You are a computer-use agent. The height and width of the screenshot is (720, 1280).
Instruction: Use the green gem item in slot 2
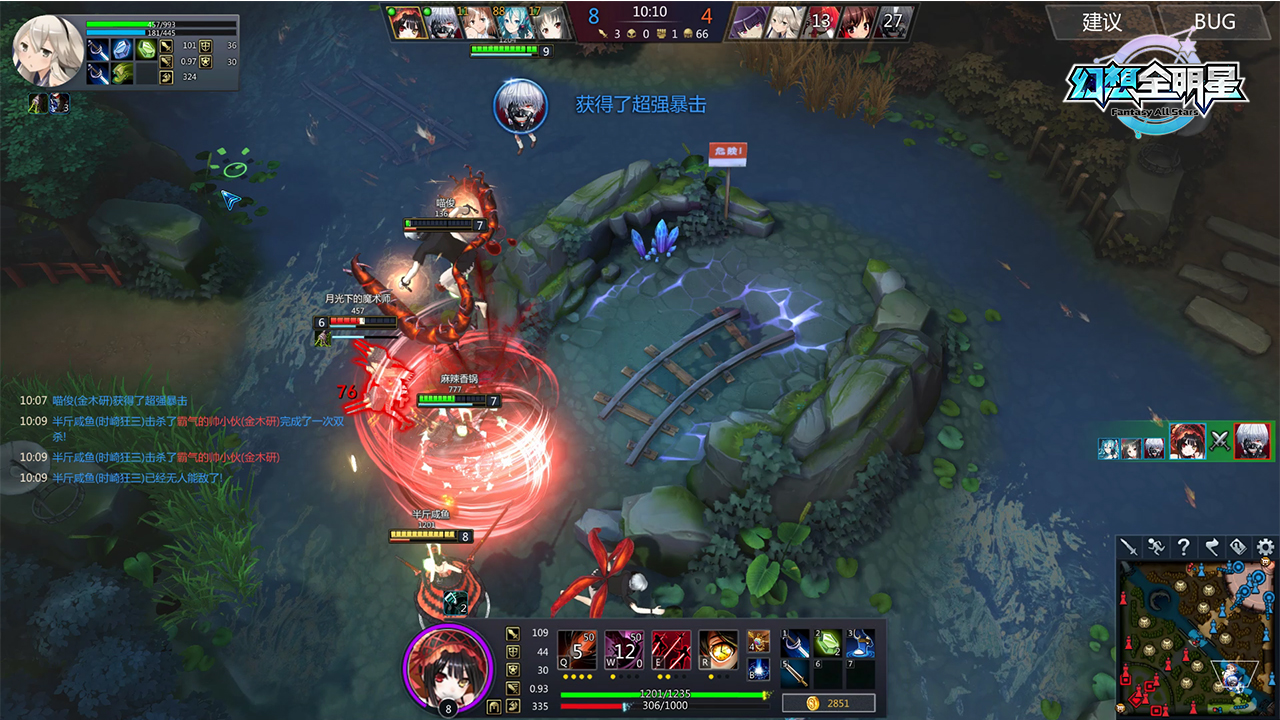point(827,644)
